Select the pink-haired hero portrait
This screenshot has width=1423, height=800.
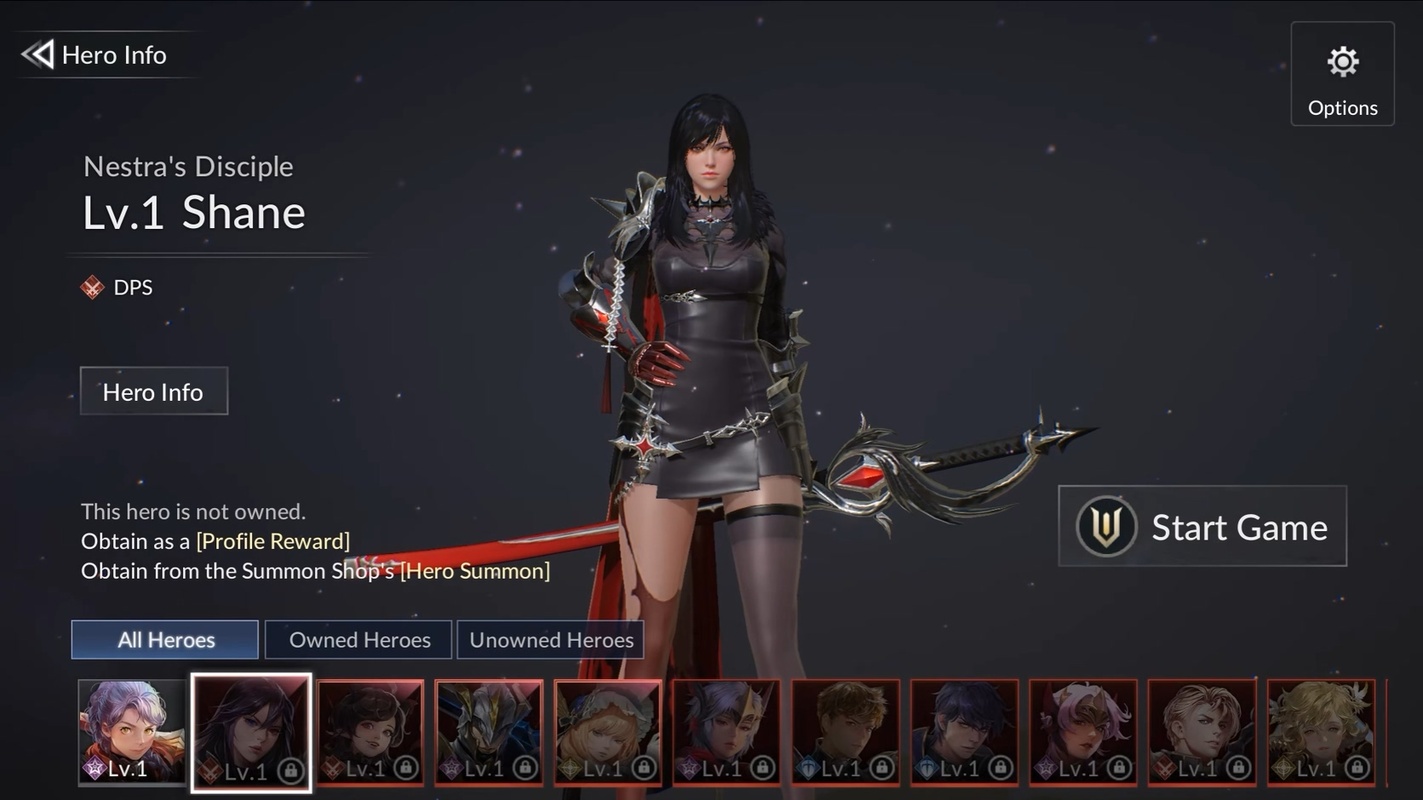point(1083,732)
